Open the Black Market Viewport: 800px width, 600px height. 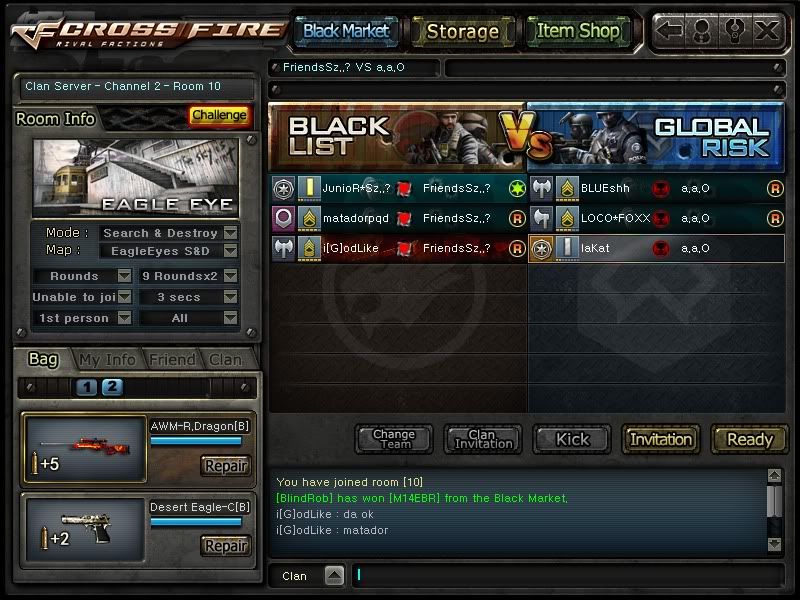pos(346,31)
